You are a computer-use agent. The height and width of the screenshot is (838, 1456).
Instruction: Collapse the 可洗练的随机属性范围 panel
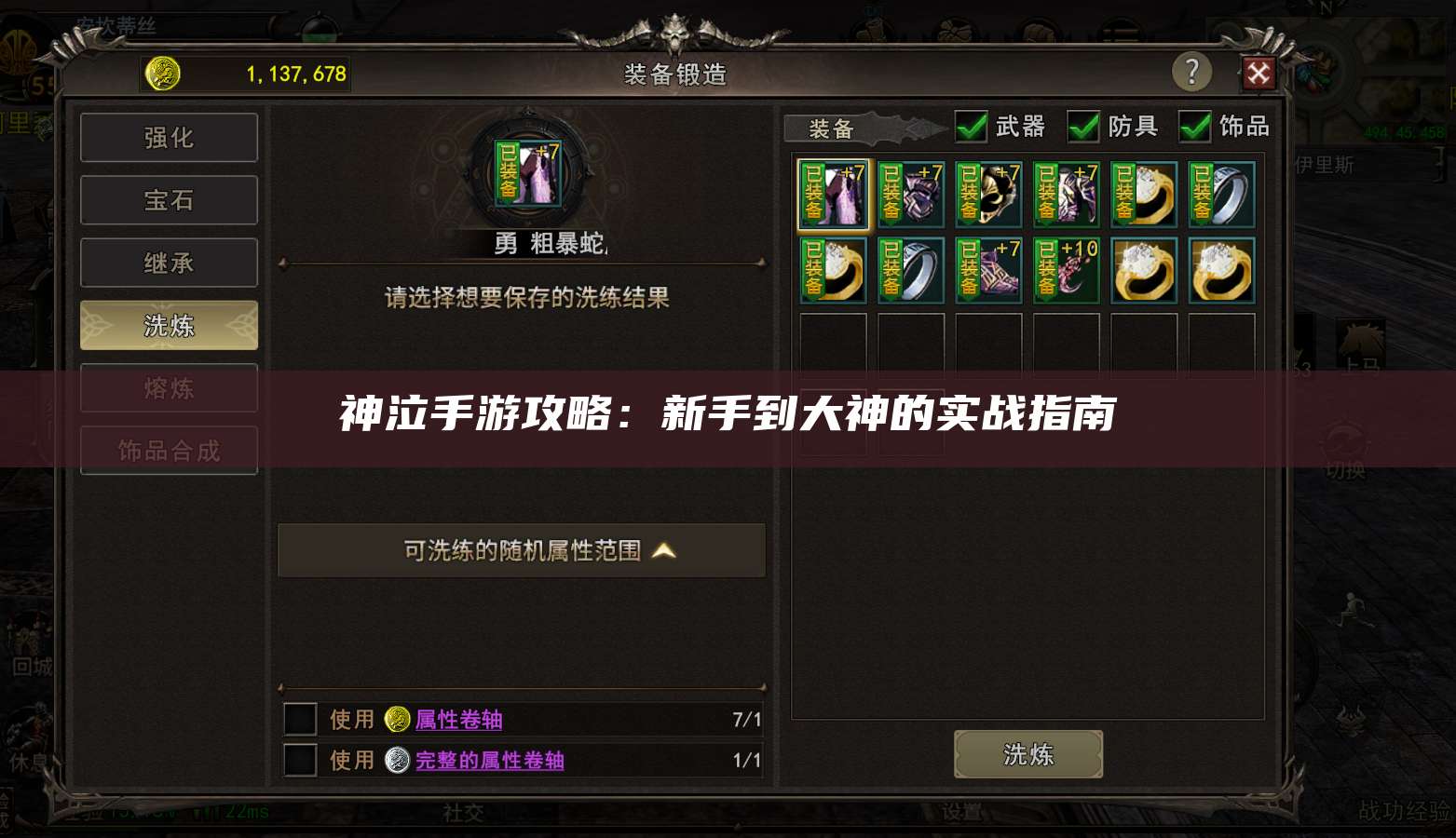click(663, 550)
